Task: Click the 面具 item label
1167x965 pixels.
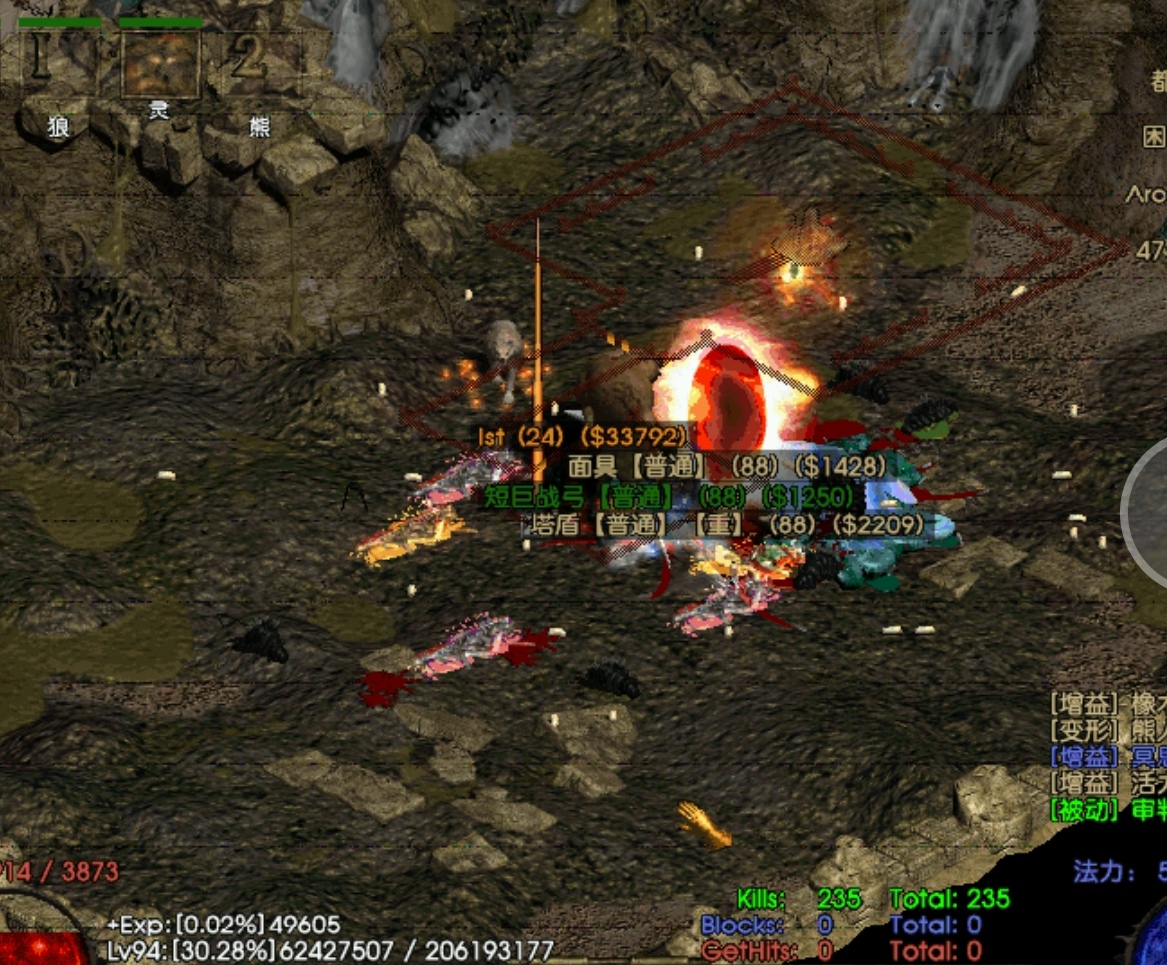Action: [x=727, y=466]
